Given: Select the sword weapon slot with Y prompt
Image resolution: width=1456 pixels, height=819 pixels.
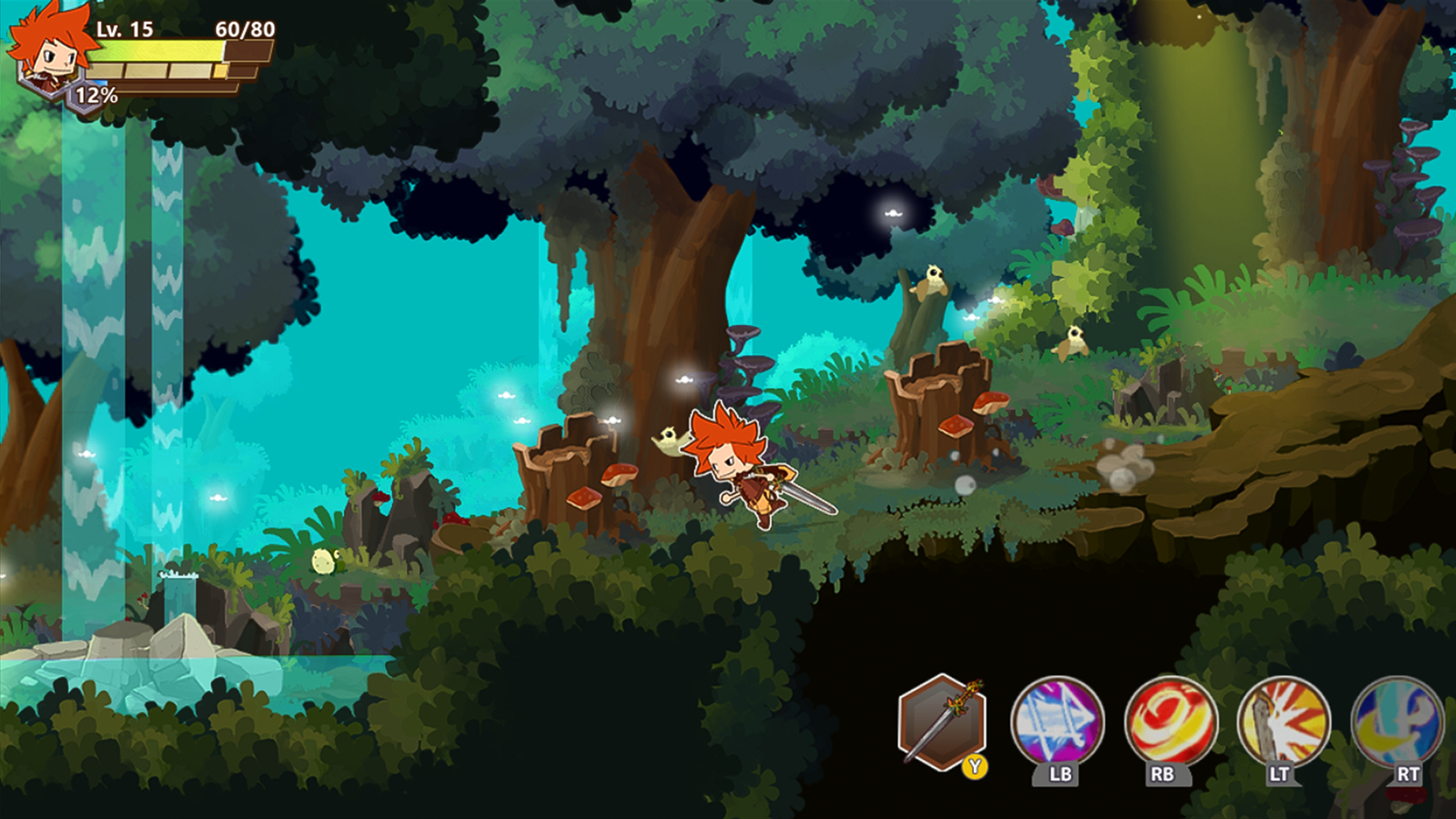Looking at the screenshot, I should point(942,723).
